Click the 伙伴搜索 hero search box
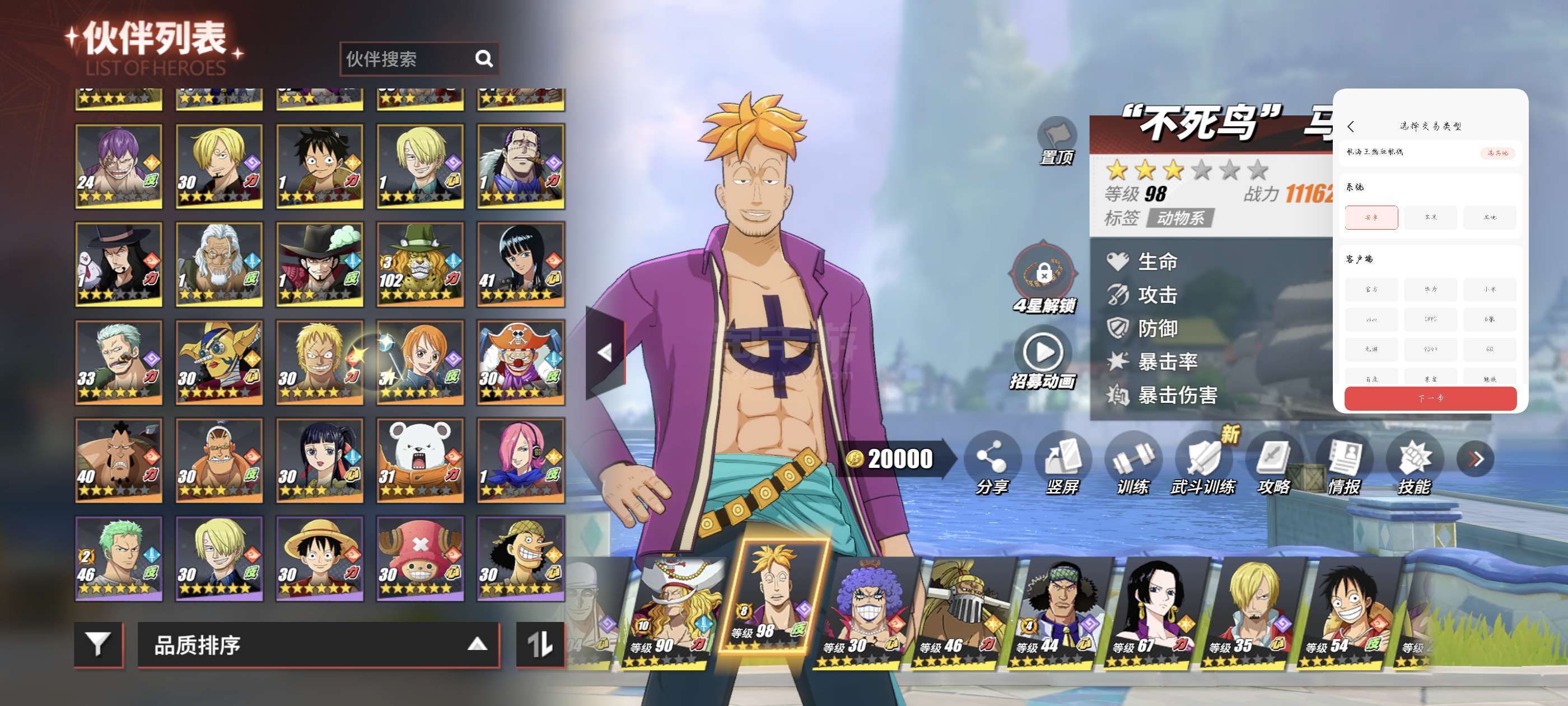Image resolution: width=1568 pixels, height=706 pixels. pos(408,59)
